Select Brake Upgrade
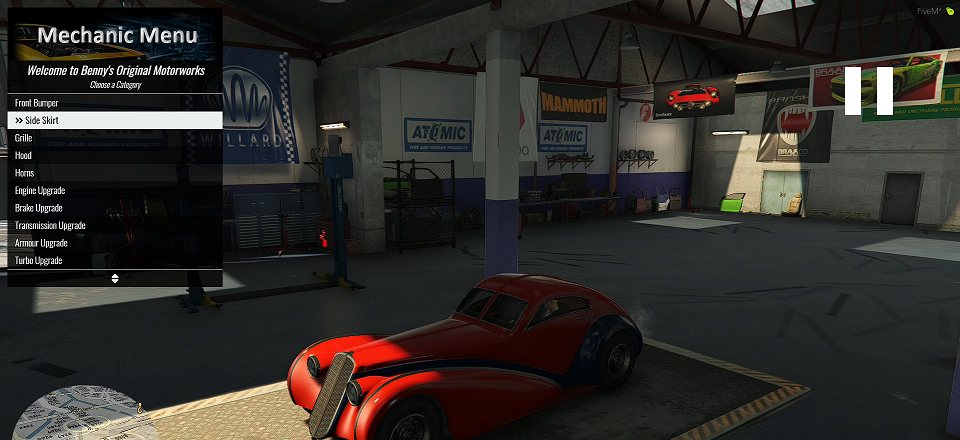The image size is (960, 440). click(114, 208)
